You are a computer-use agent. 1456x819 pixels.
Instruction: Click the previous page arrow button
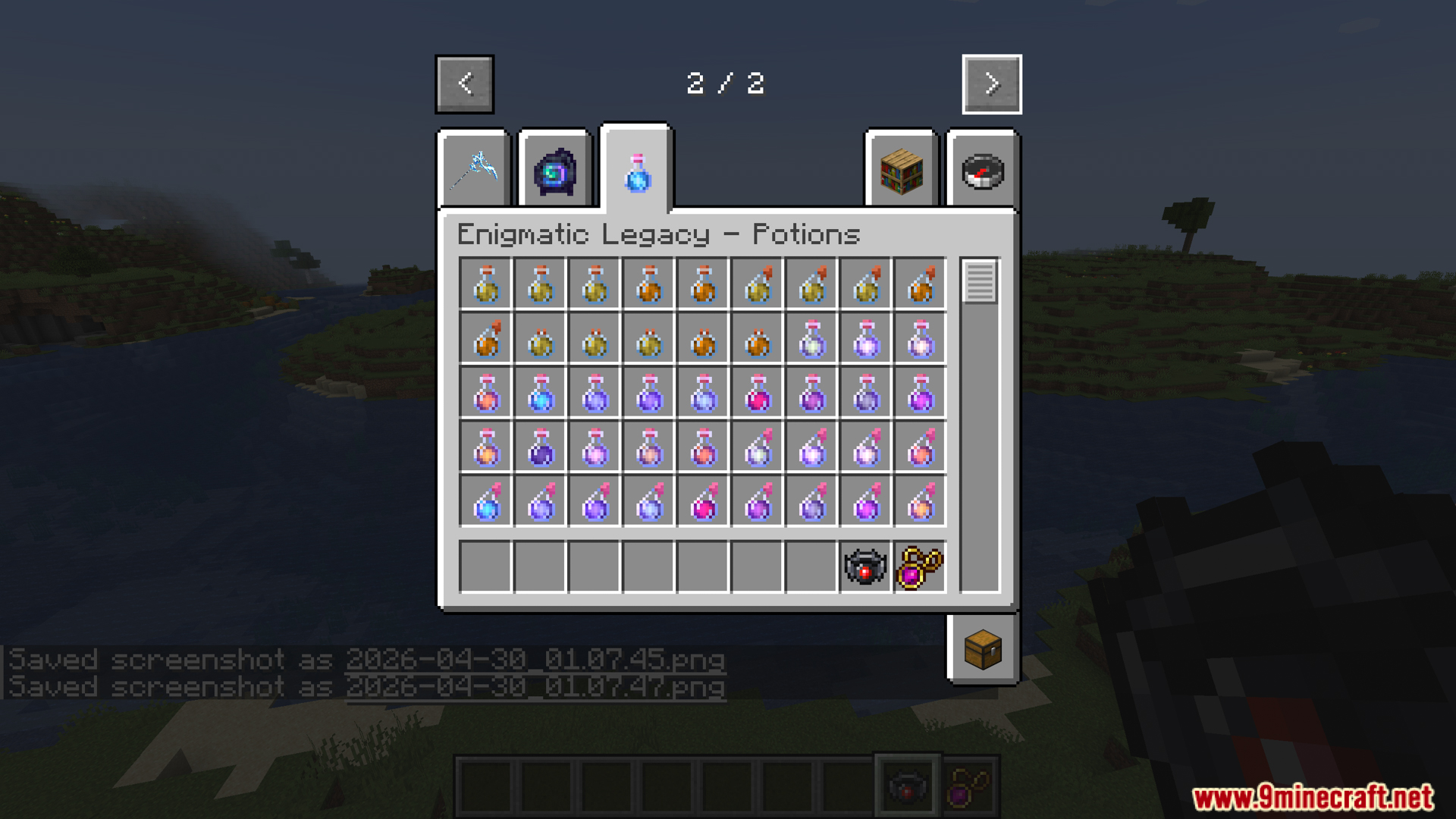[x=464, y=84]
